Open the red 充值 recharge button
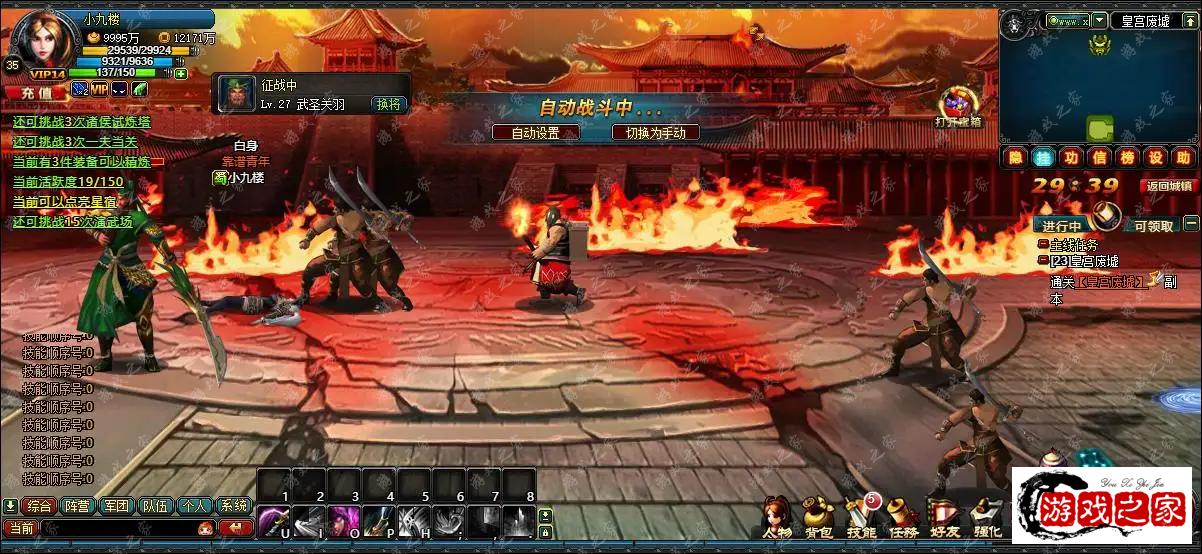 35,91
